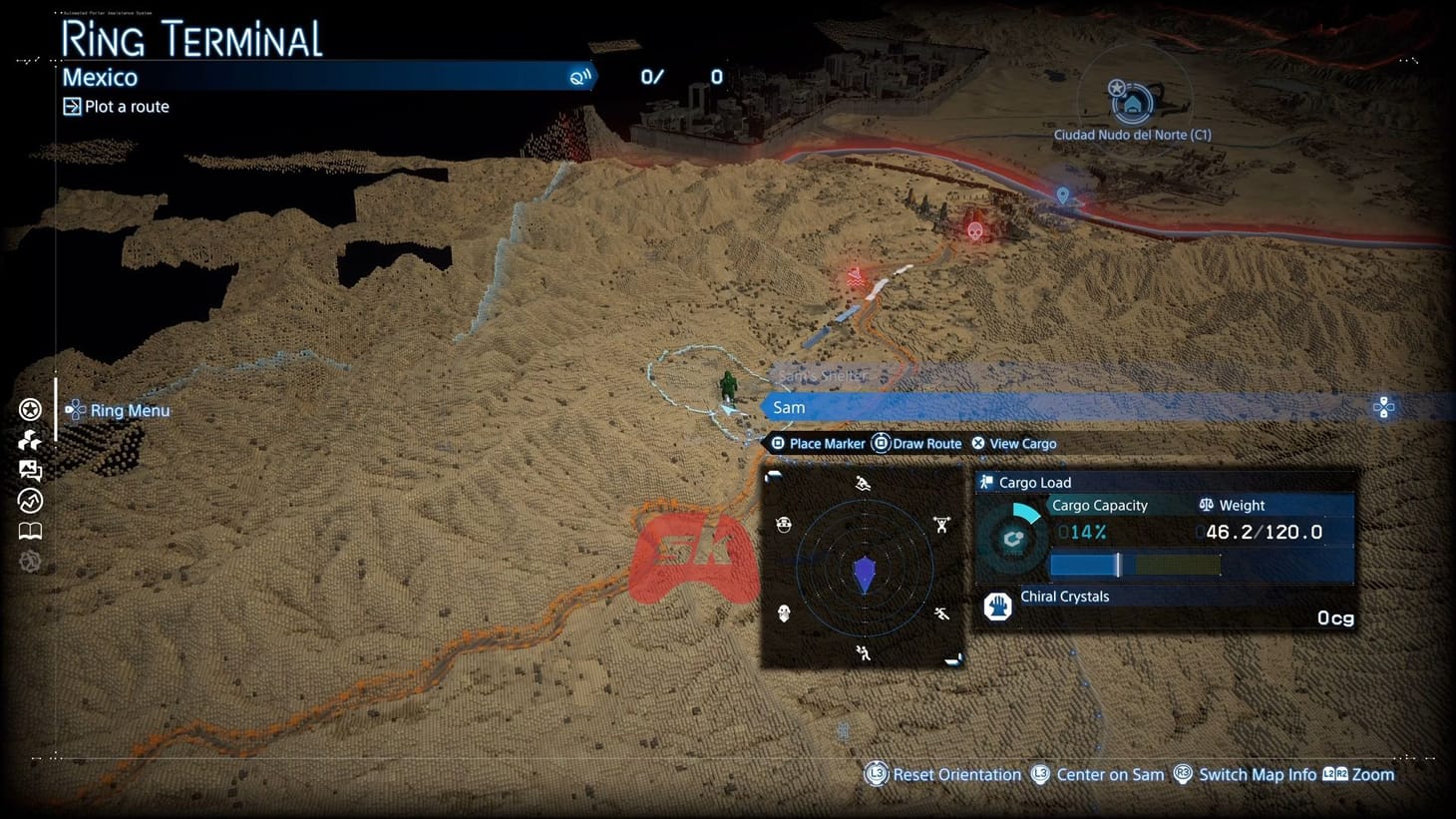Image resolution: width=1456 pixels, height=819 pixels.
Task: Open the data log book icon in the sidebar
Action: click(x=30, y=531)
